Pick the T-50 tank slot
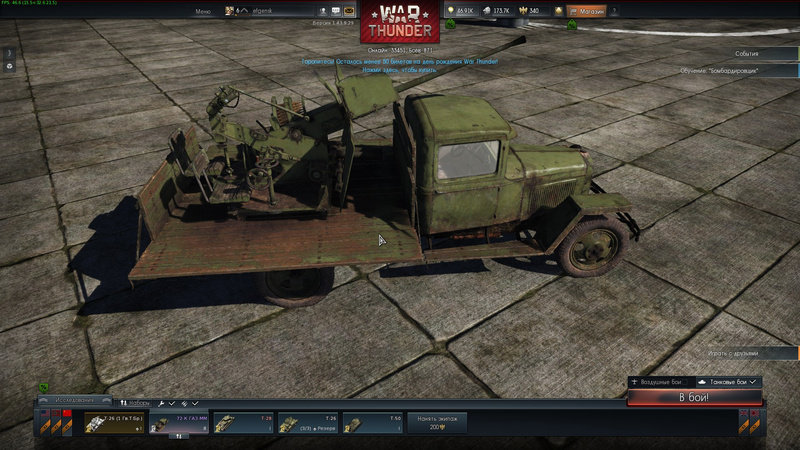The height and width of the screenshot is (450, 800). 371,423
